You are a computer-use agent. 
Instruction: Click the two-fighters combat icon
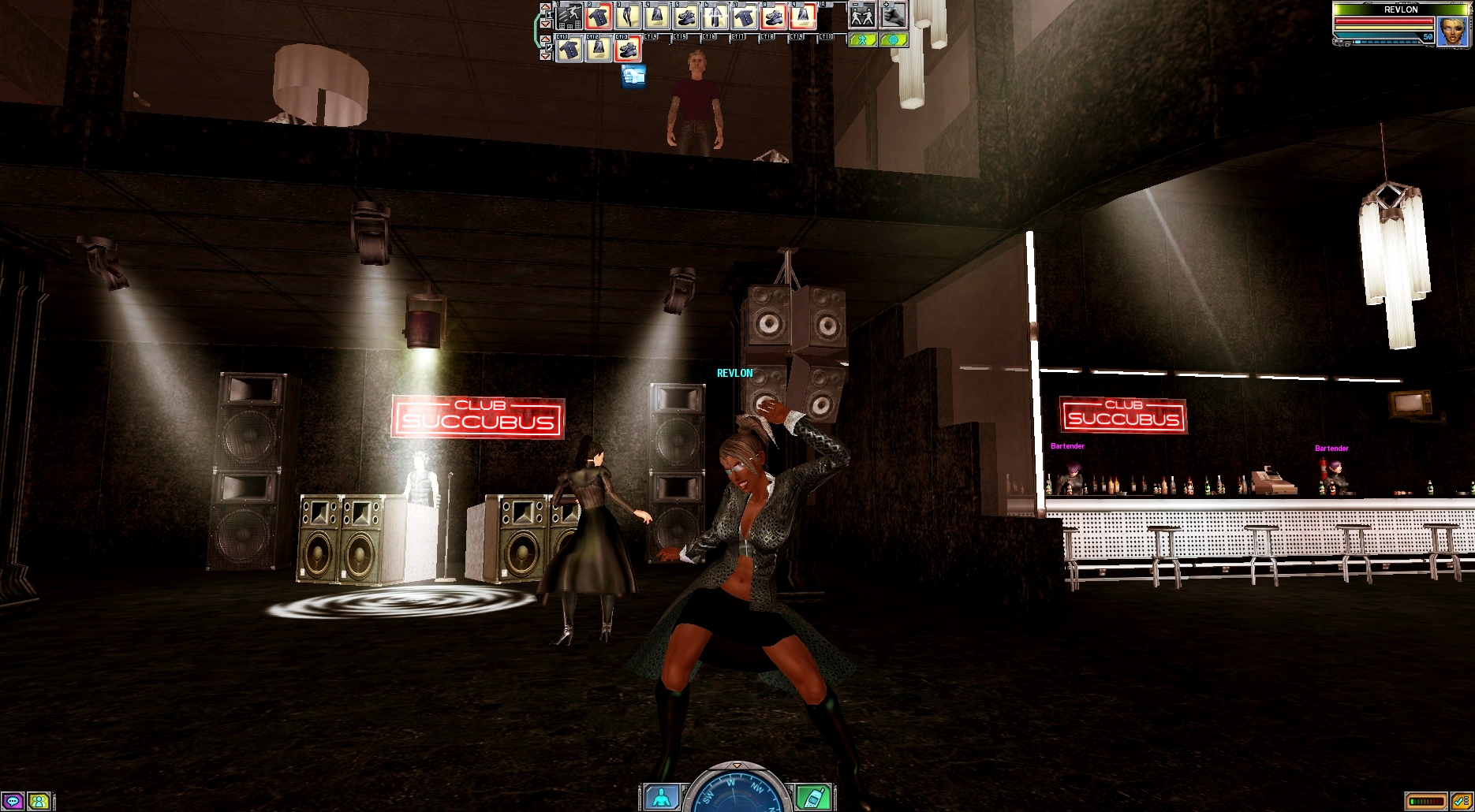[x=862, y=15]
